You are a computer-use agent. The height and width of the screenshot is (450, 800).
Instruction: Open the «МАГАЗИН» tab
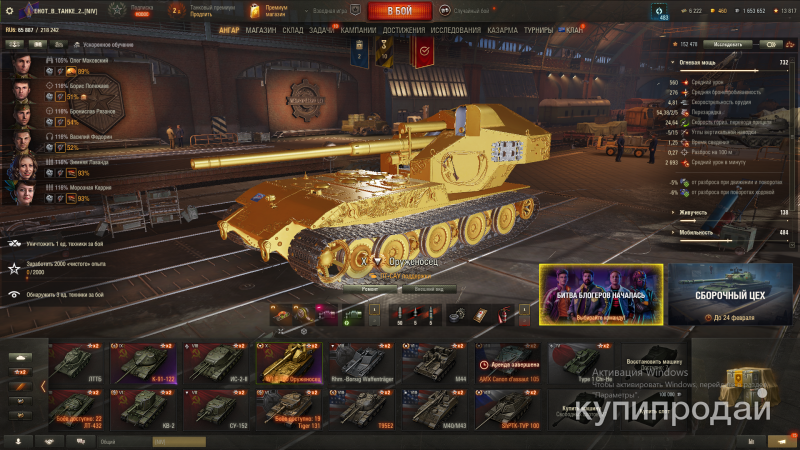click(260, 30)
